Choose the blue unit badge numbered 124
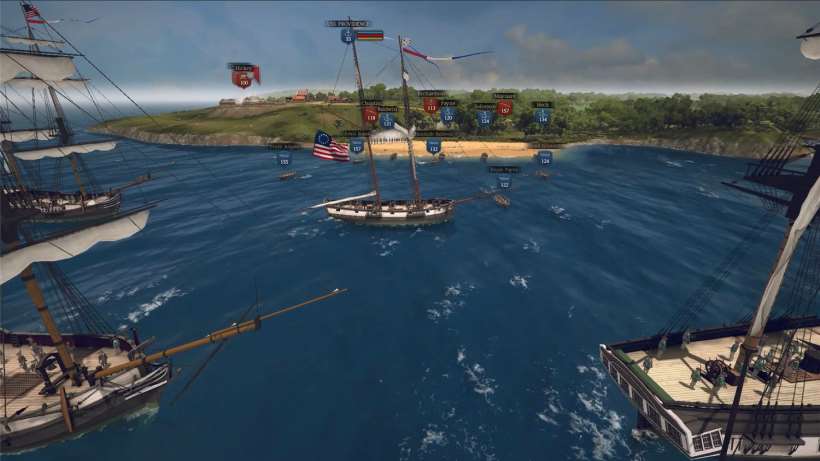 (x=484, y=117)
